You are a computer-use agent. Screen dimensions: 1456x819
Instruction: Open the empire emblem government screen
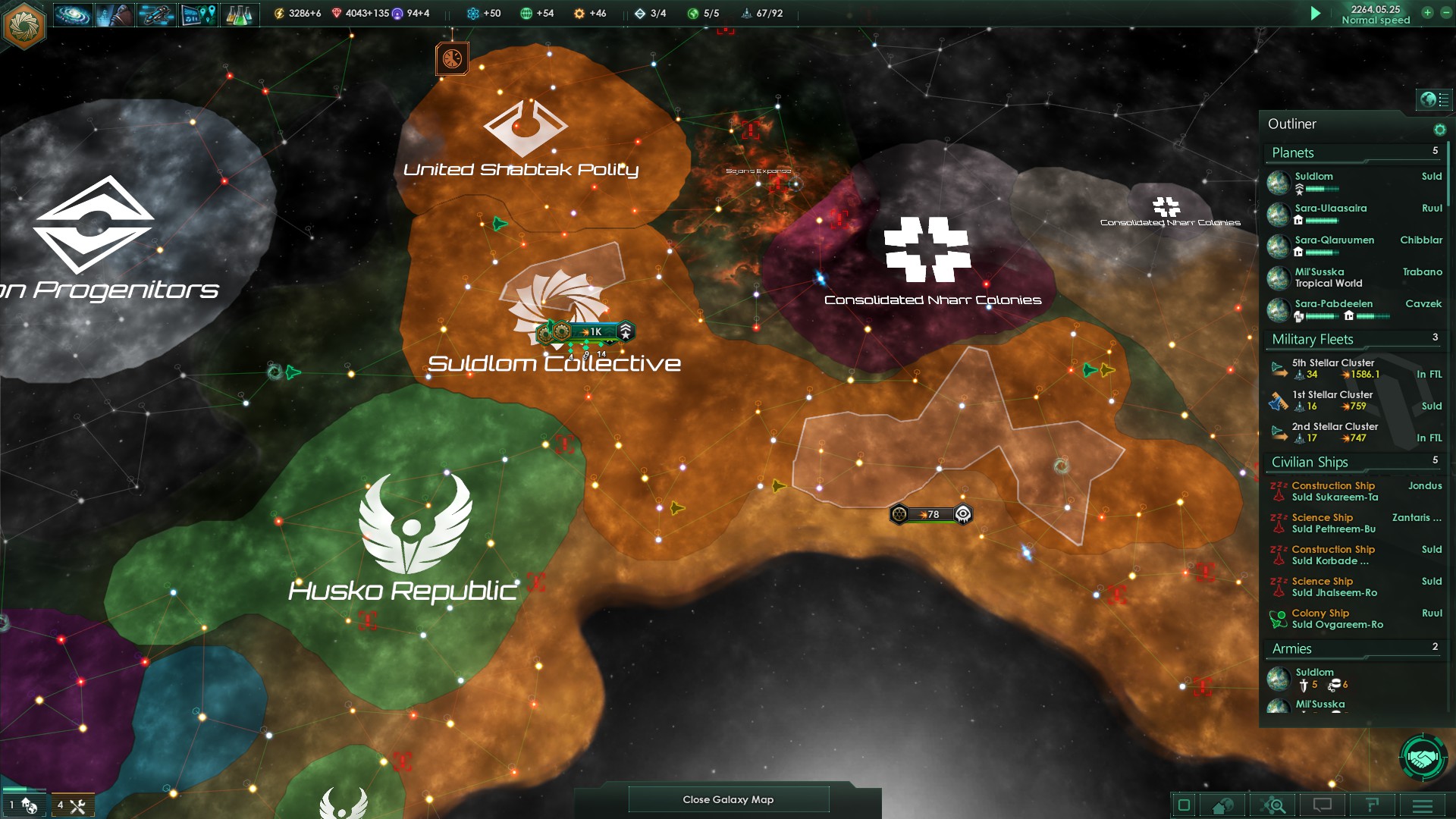click(x=24, y=24)
